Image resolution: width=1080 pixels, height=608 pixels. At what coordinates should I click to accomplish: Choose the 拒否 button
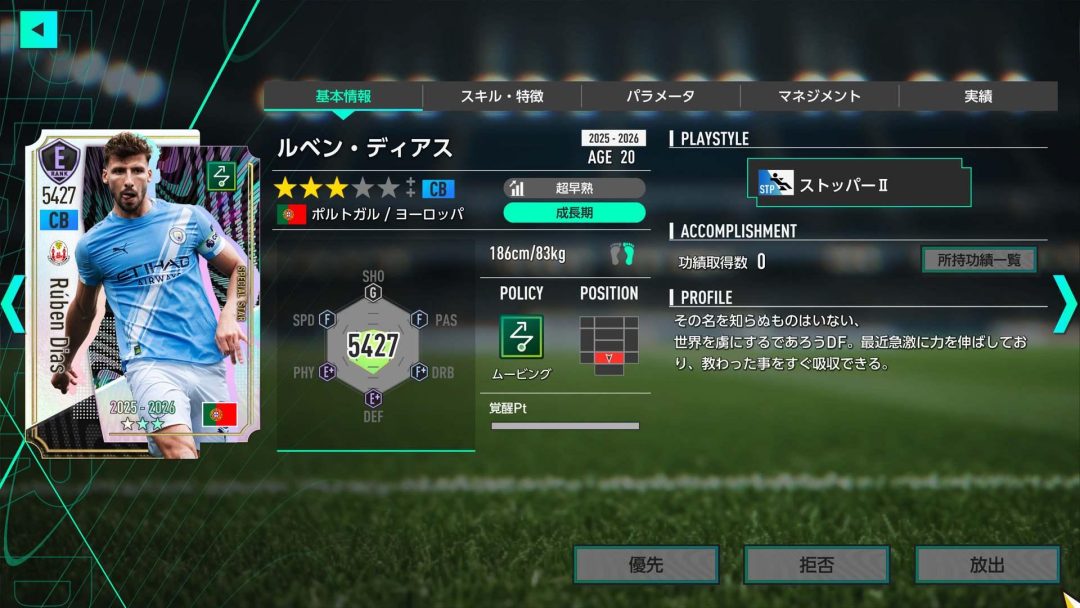[816, 565]
